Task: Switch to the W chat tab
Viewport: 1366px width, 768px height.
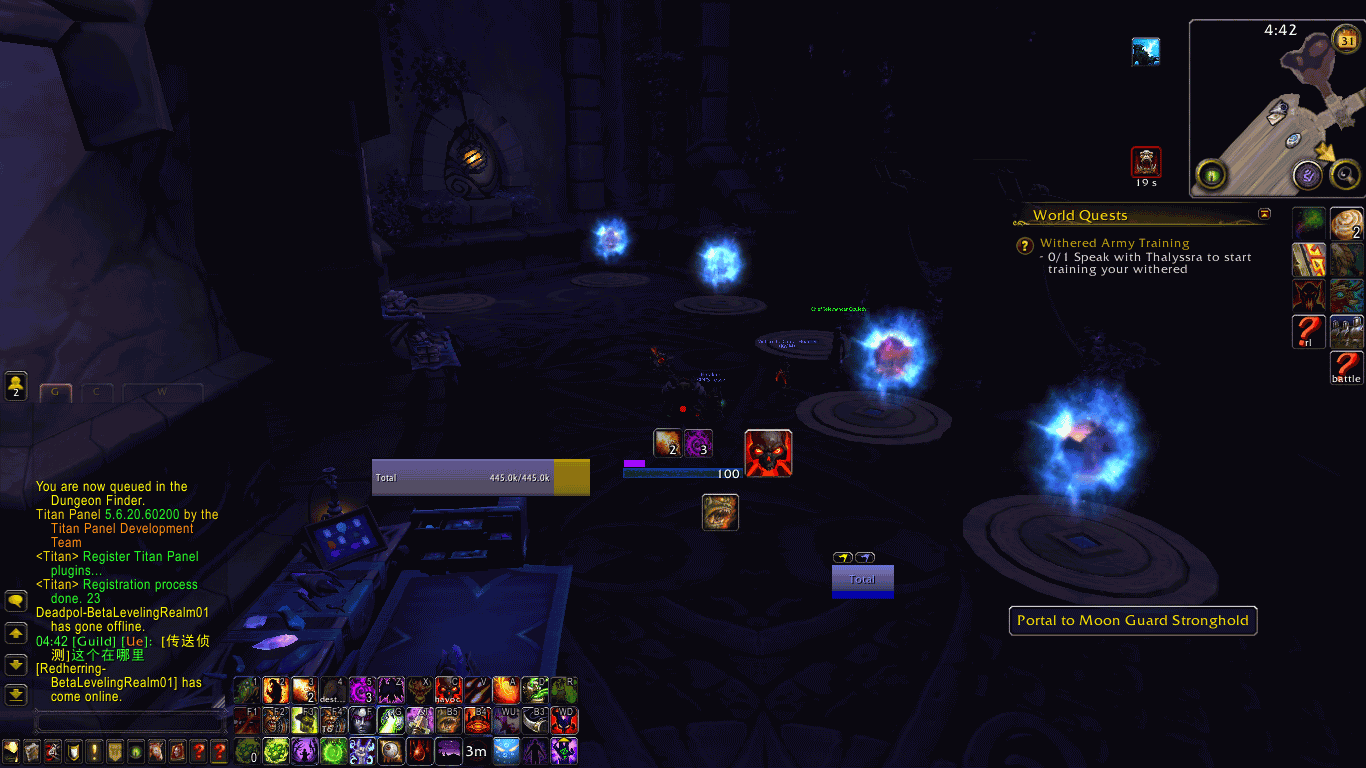Action: coord(162,392)
